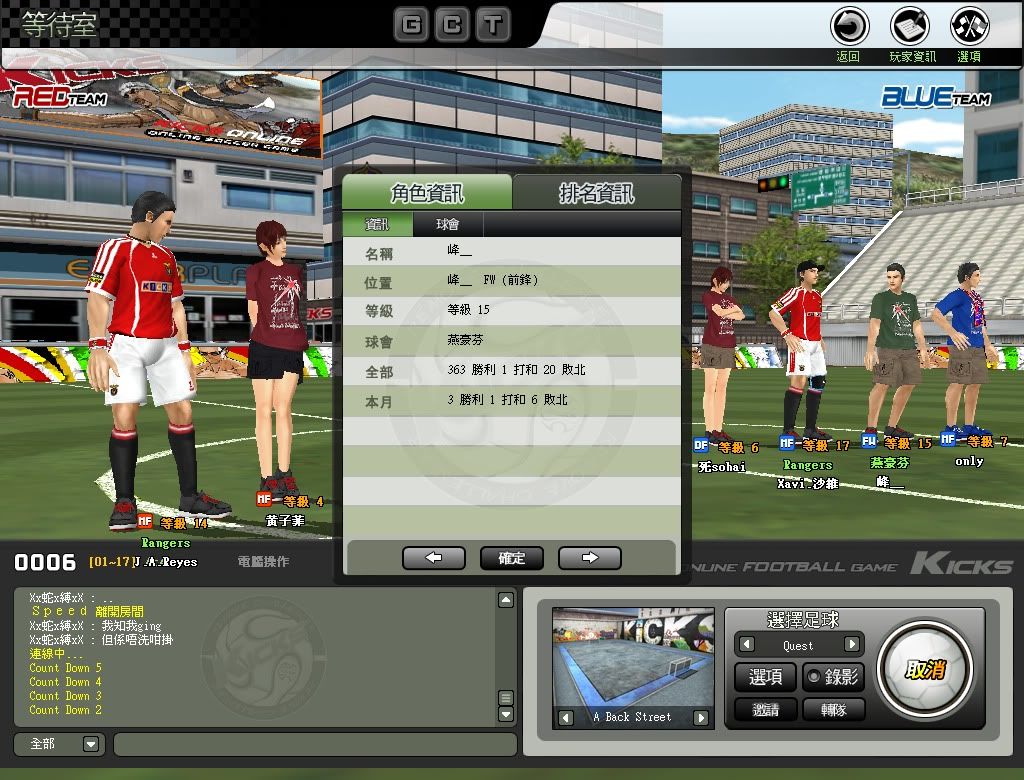
Task: Click the G button in the top bar
Action: tap(411, 25)
